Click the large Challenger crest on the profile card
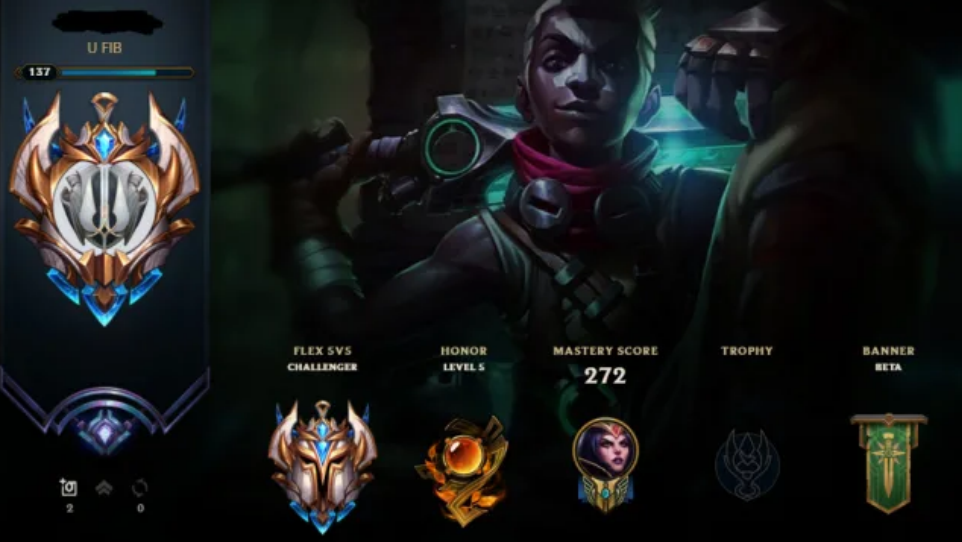Image resolution: width=962 pixels, height=542 pixels. click(x=104, y=207)
